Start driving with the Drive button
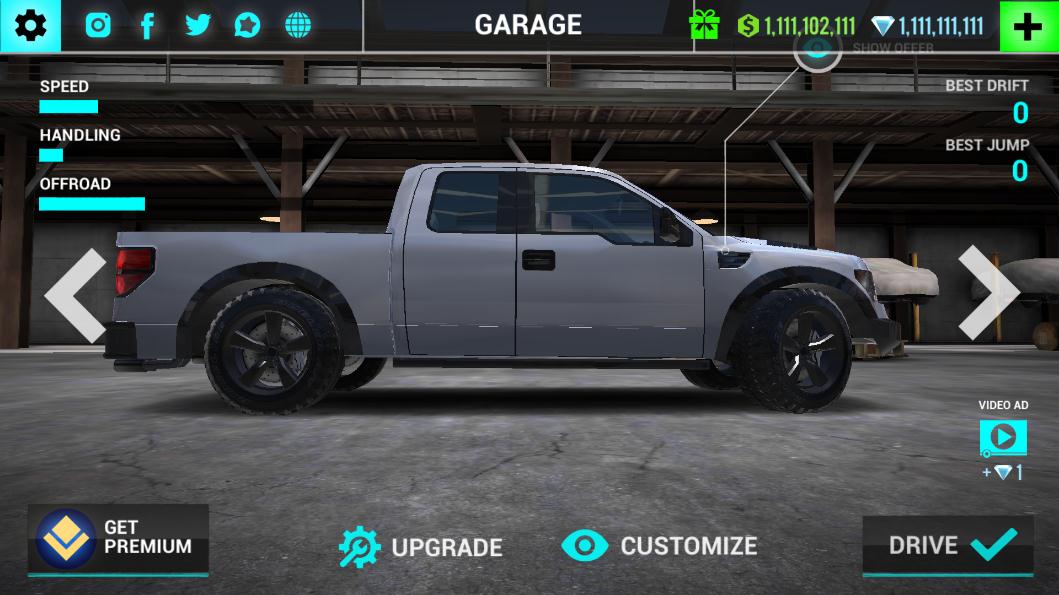1059x595 pixels. (x=947, y=545)
